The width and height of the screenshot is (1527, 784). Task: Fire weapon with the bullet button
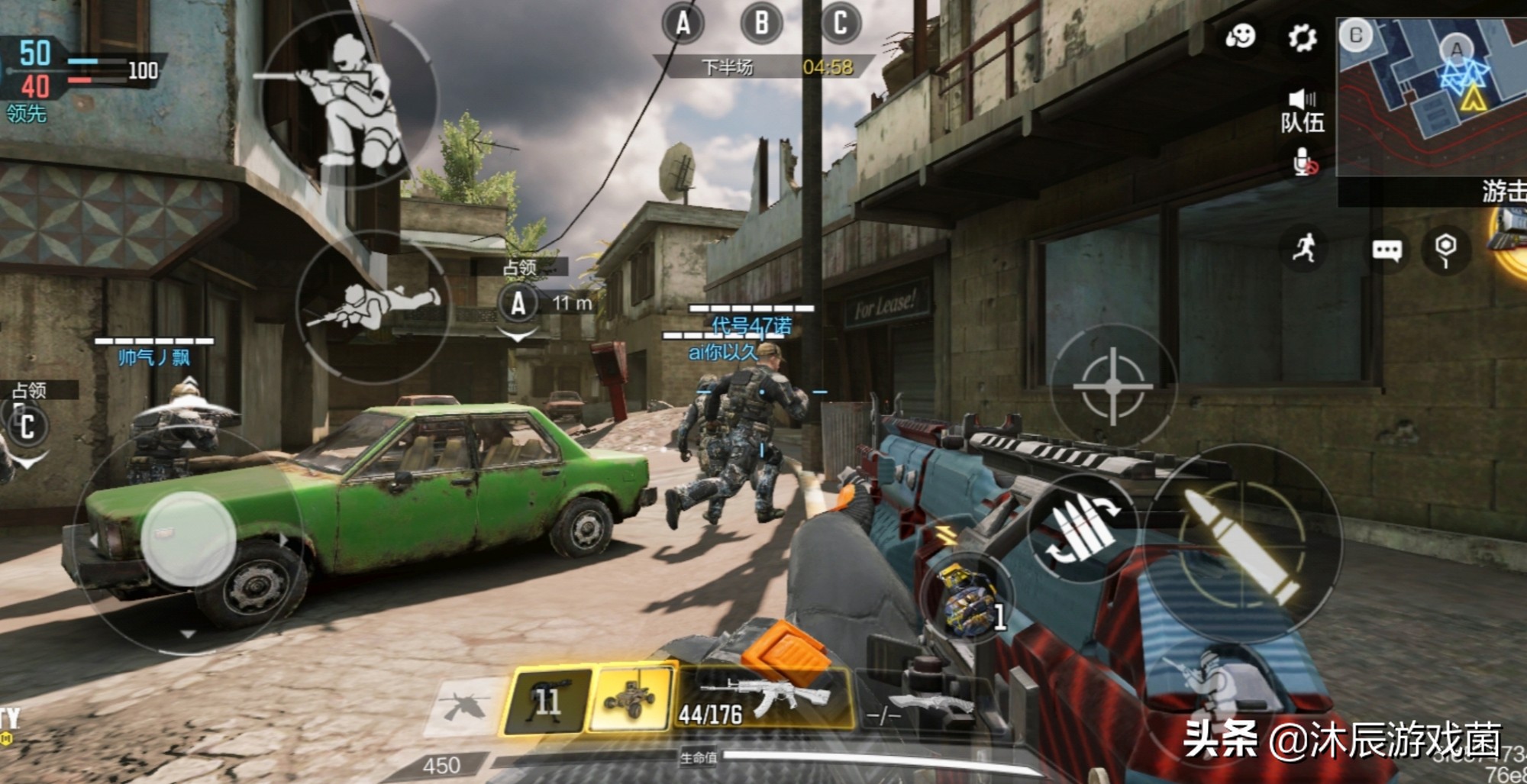click(1241, 542)
